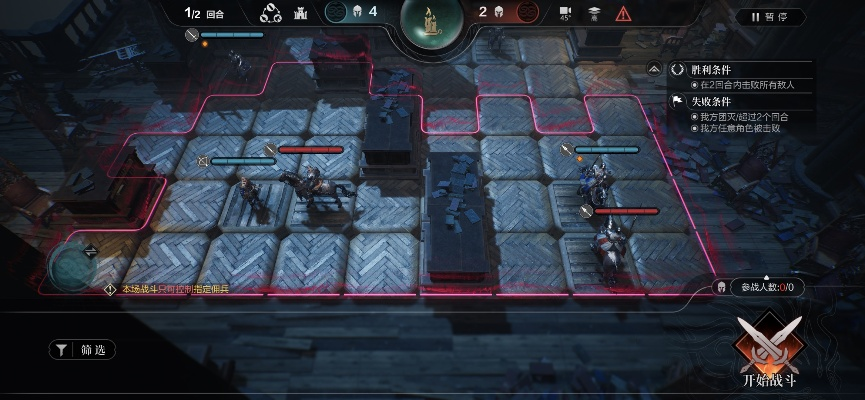Toggle the 45° camera angle icon

pos(566,14)
